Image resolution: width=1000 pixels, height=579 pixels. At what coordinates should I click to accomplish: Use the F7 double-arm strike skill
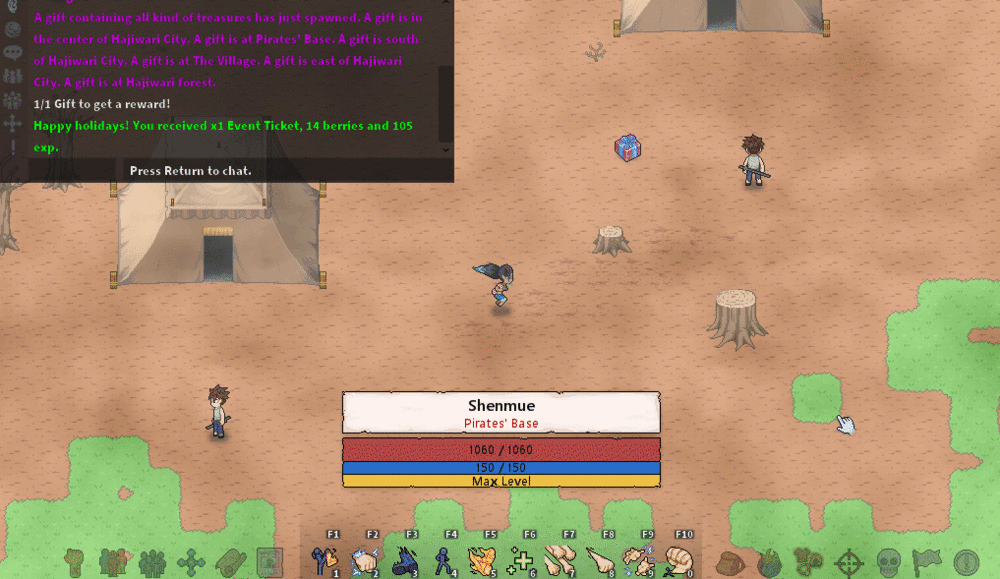(561, 559)
